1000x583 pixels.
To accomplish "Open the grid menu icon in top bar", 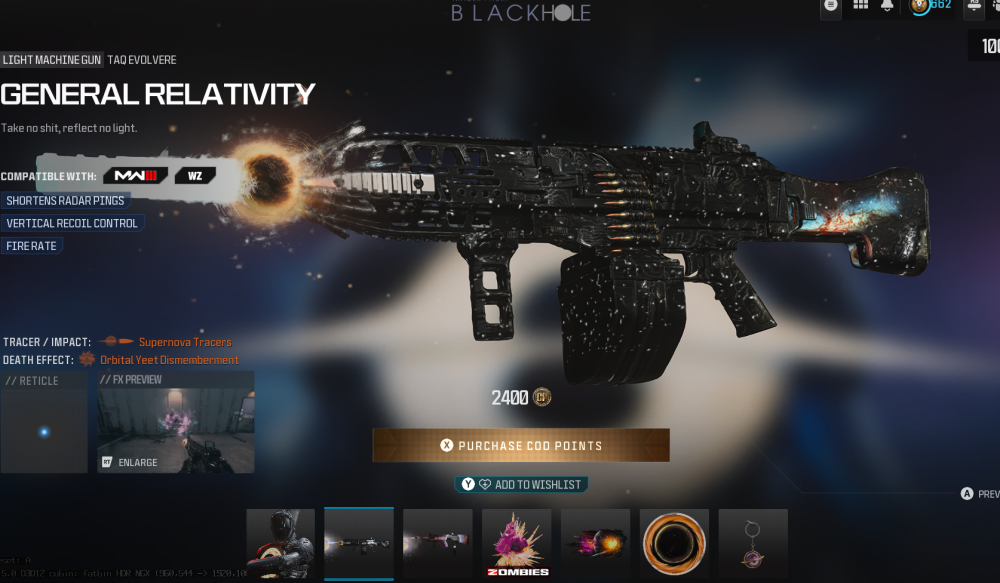I will click(x=860, y=6).
